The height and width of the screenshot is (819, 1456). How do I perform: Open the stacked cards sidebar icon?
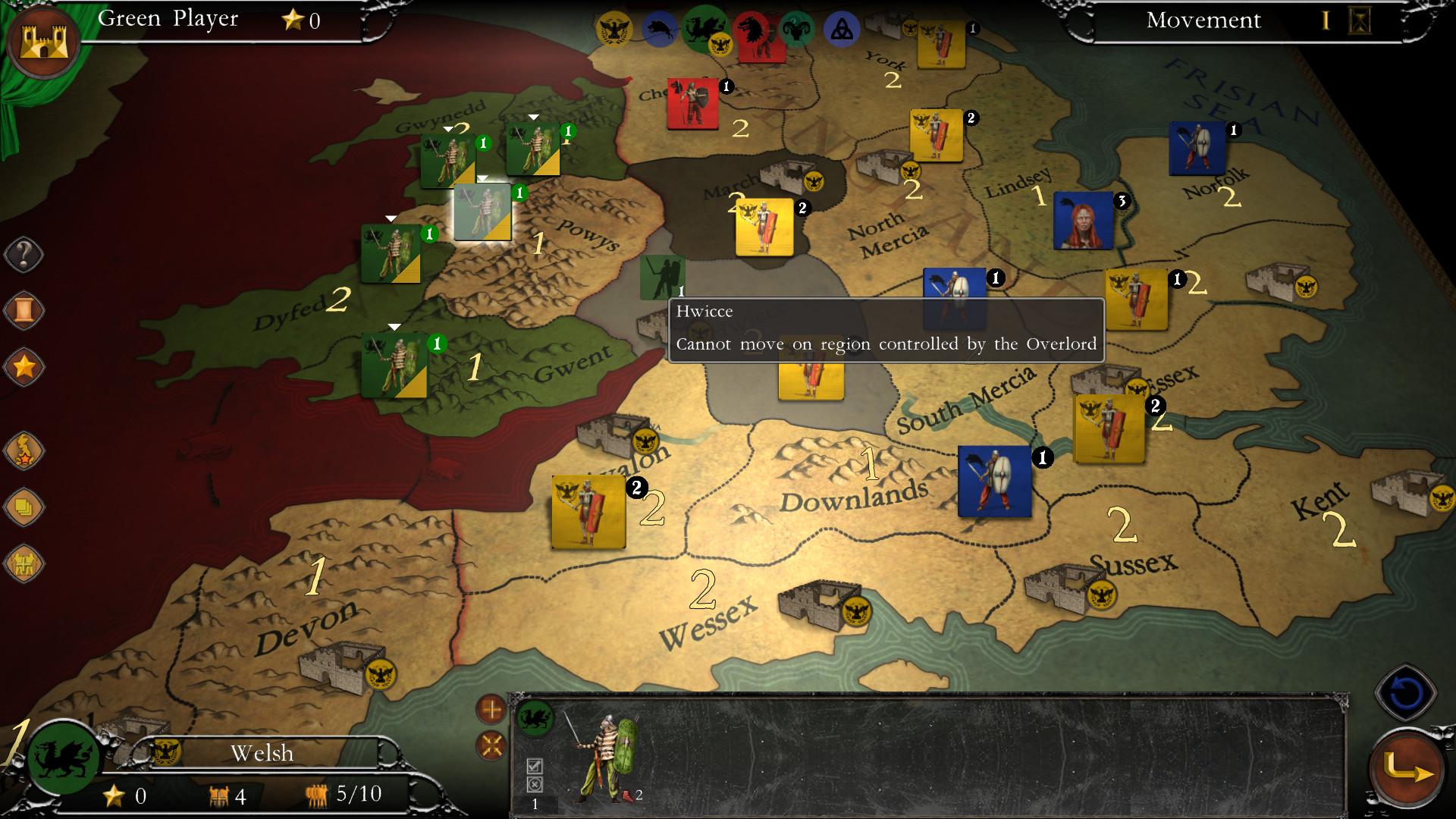click(x=25, y=507)
